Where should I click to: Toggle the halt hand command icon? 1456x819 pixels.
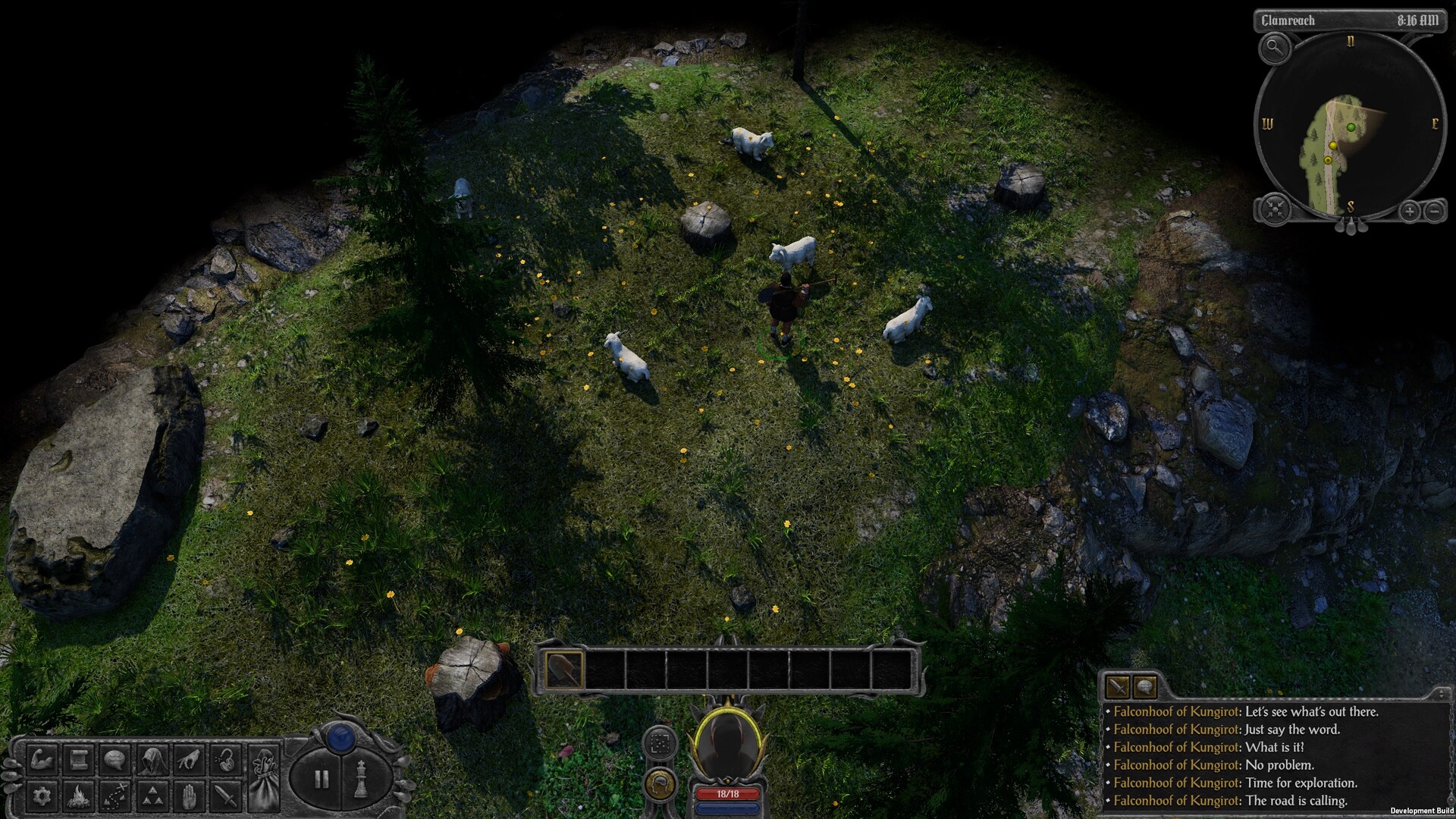tap(188, 798)
